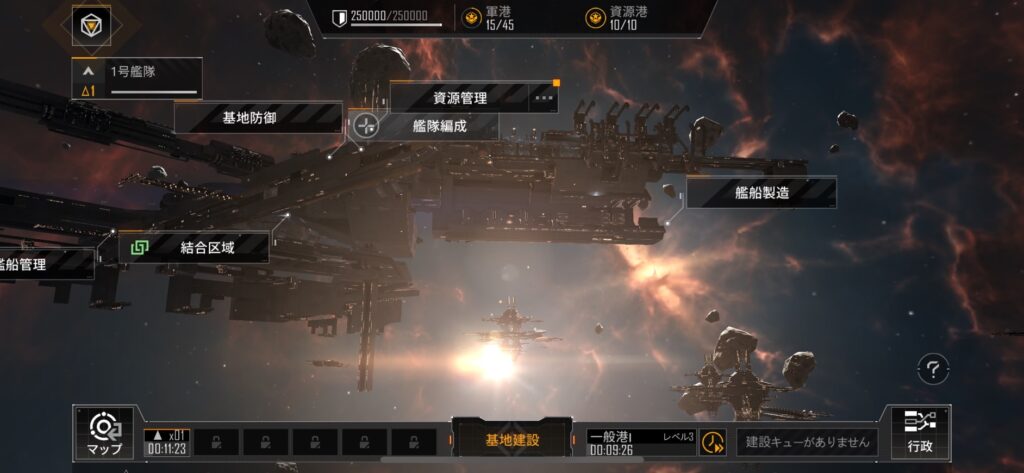
Task: Open 艦船管理 ship management
Action: click(45, 264)
